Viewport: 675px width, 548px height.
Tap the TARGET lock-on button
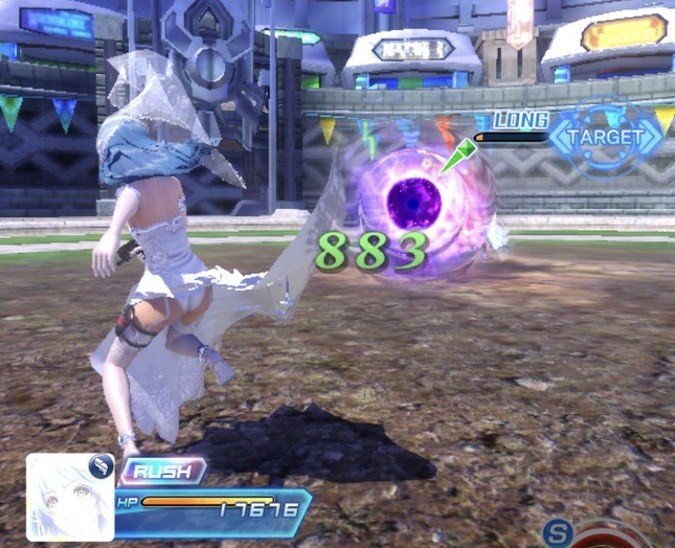click(x=606, y=136)
